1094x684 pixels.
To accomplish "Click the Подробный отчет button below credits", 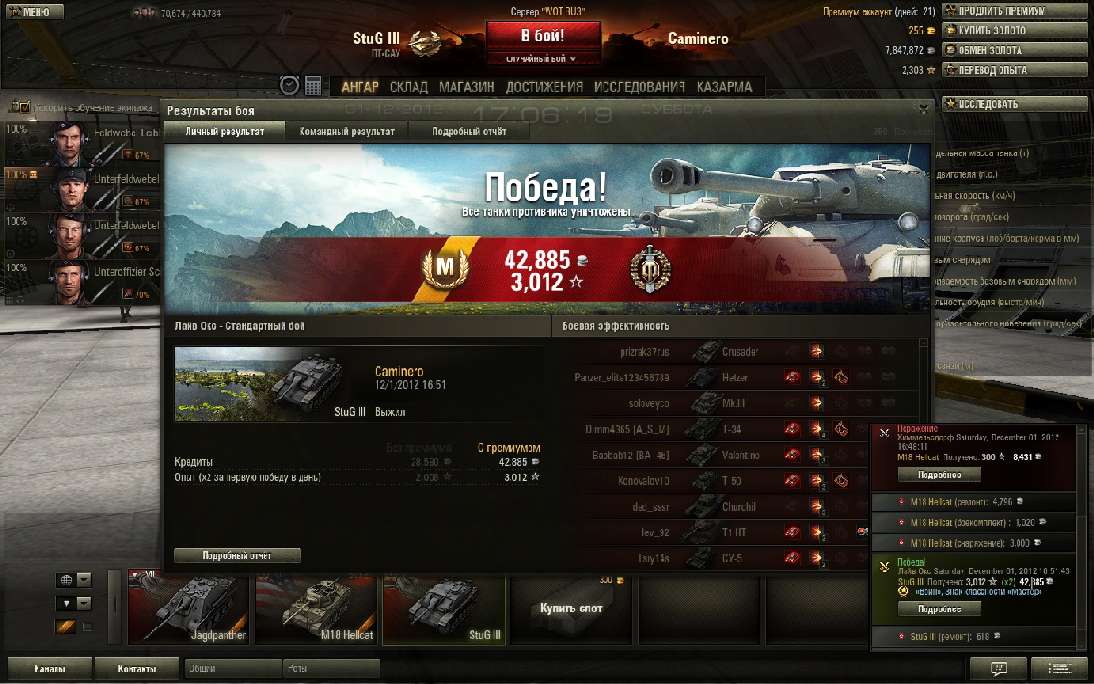I will click(x=237, y=555).
